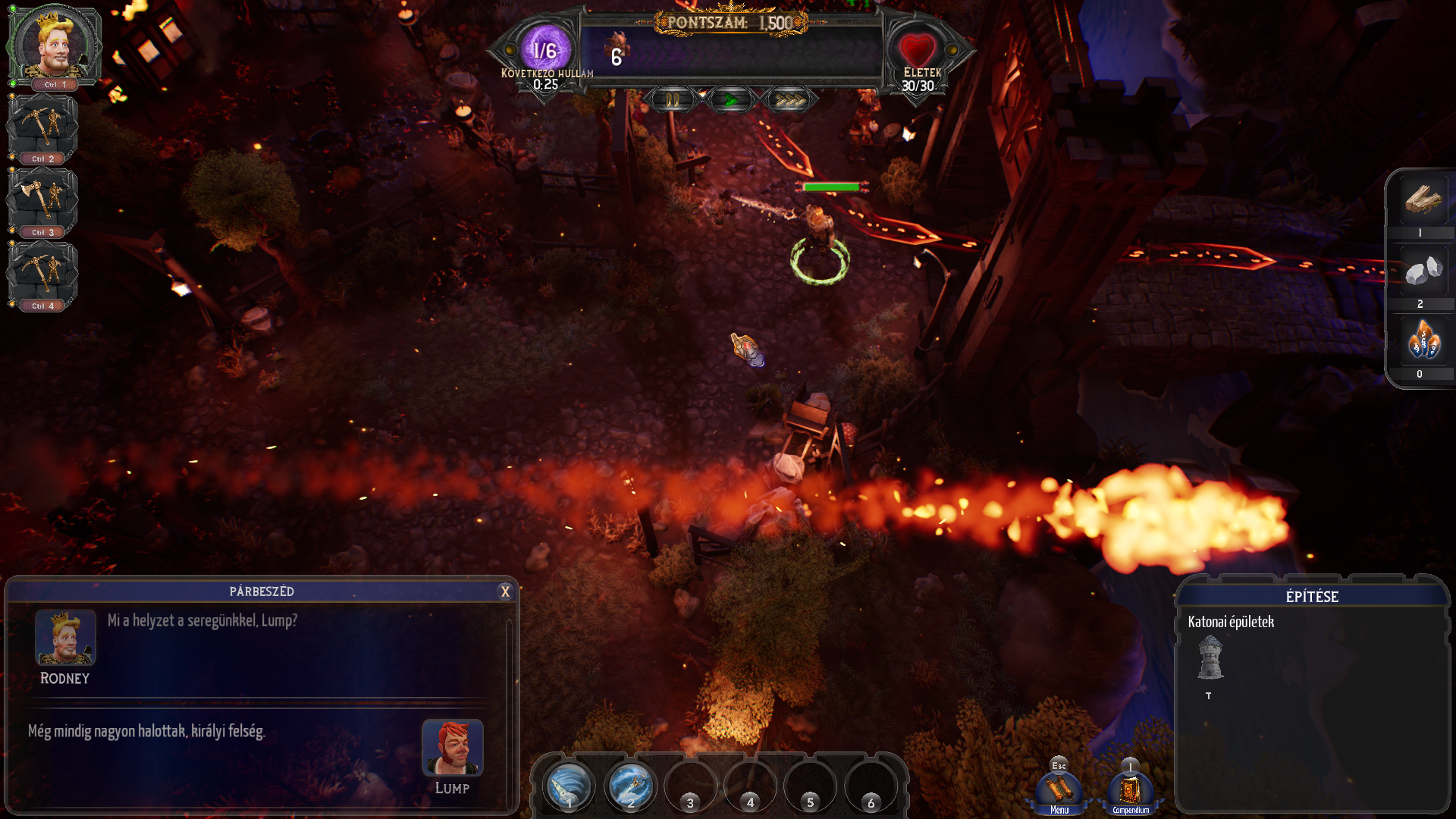Image resolution: width=1456 pixels, height=819 pixels.
Task: Click the purple wave portal orb
Action: click(544, 49)
